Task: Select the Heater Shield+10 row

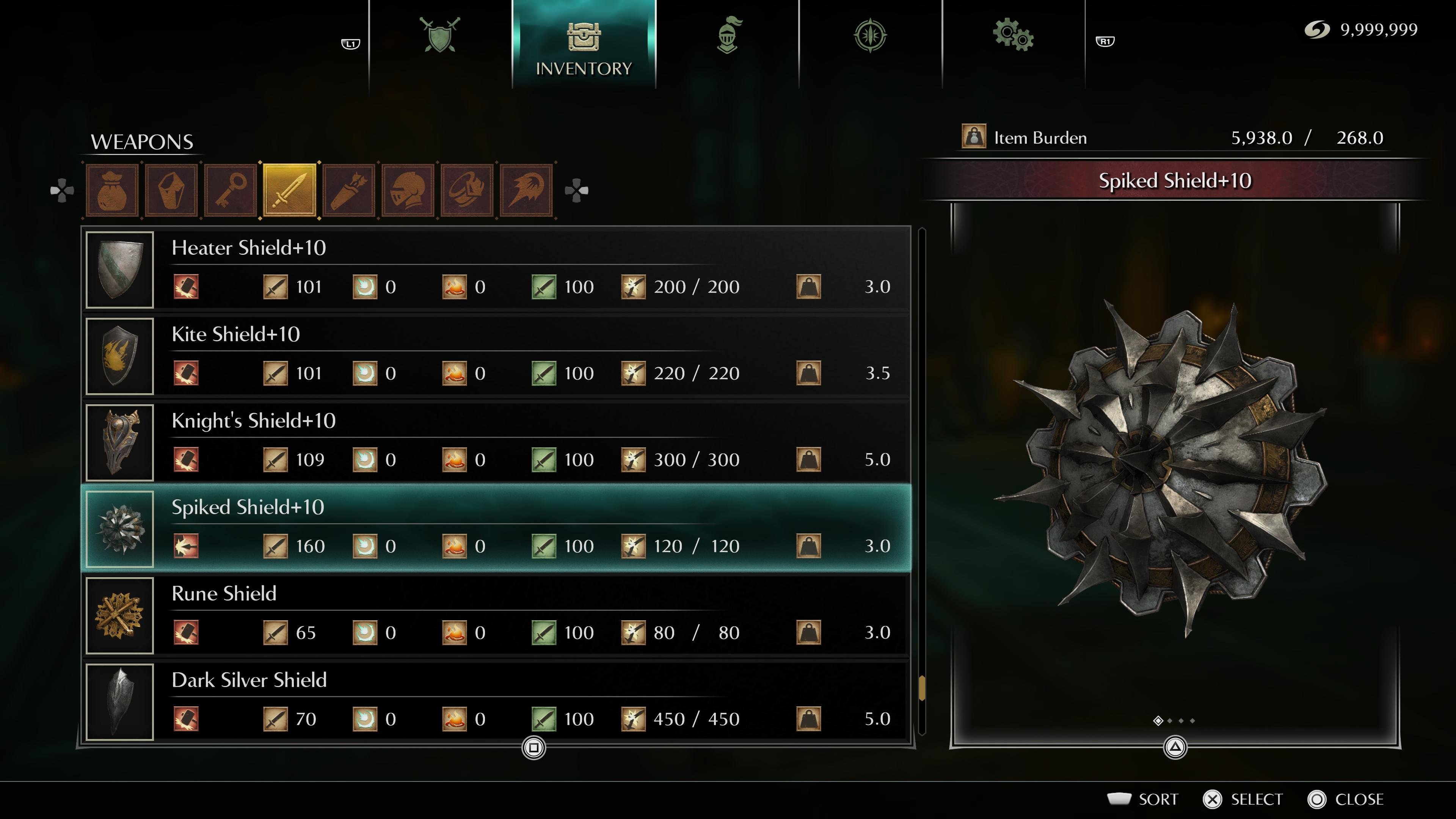Action: [x=497, y=269]
